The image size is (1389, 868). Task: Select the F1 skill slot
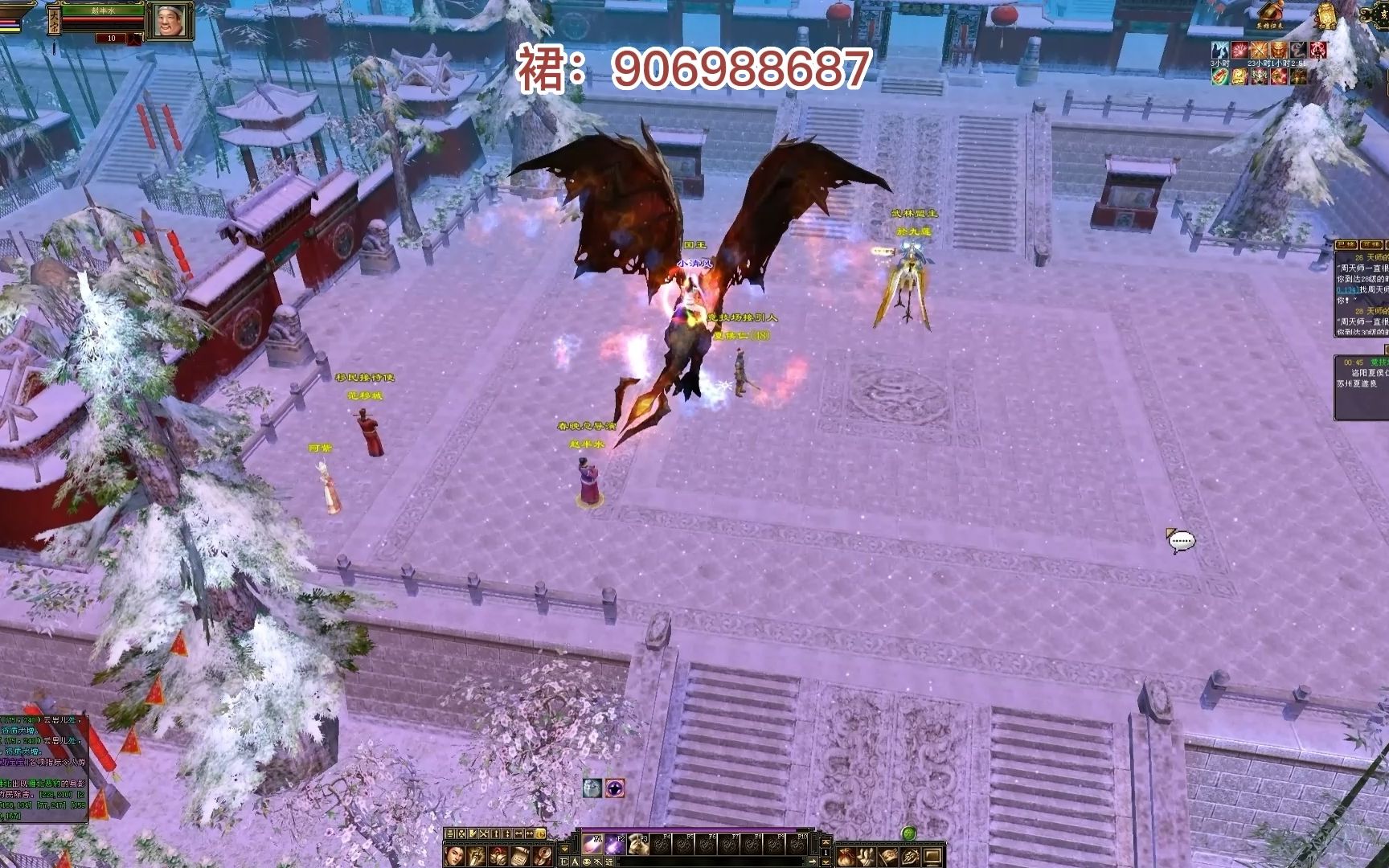593,844
